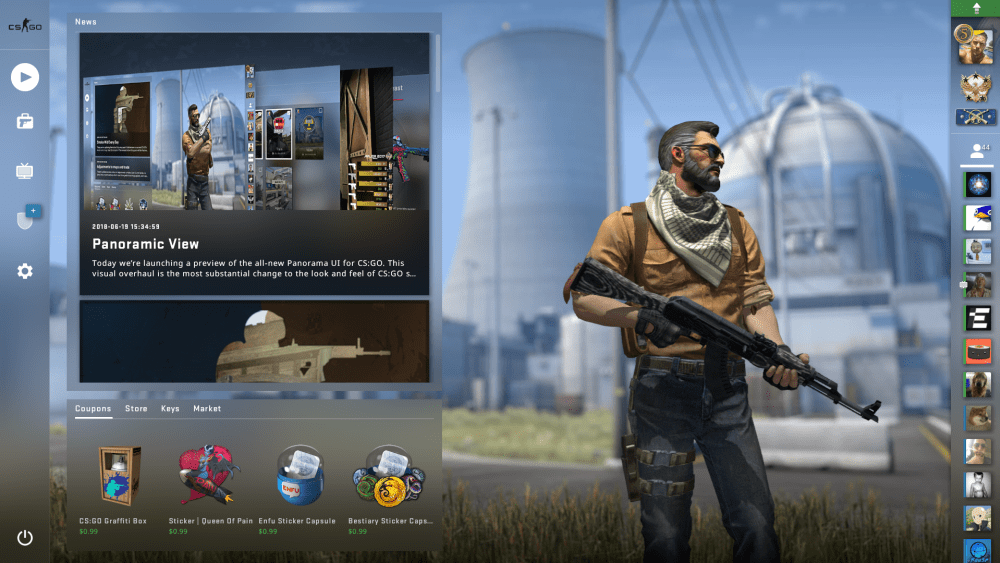This screenshot has width=1000, height=563.
Task: Select the friend with the white E avatar
Action: coord(977,319)
